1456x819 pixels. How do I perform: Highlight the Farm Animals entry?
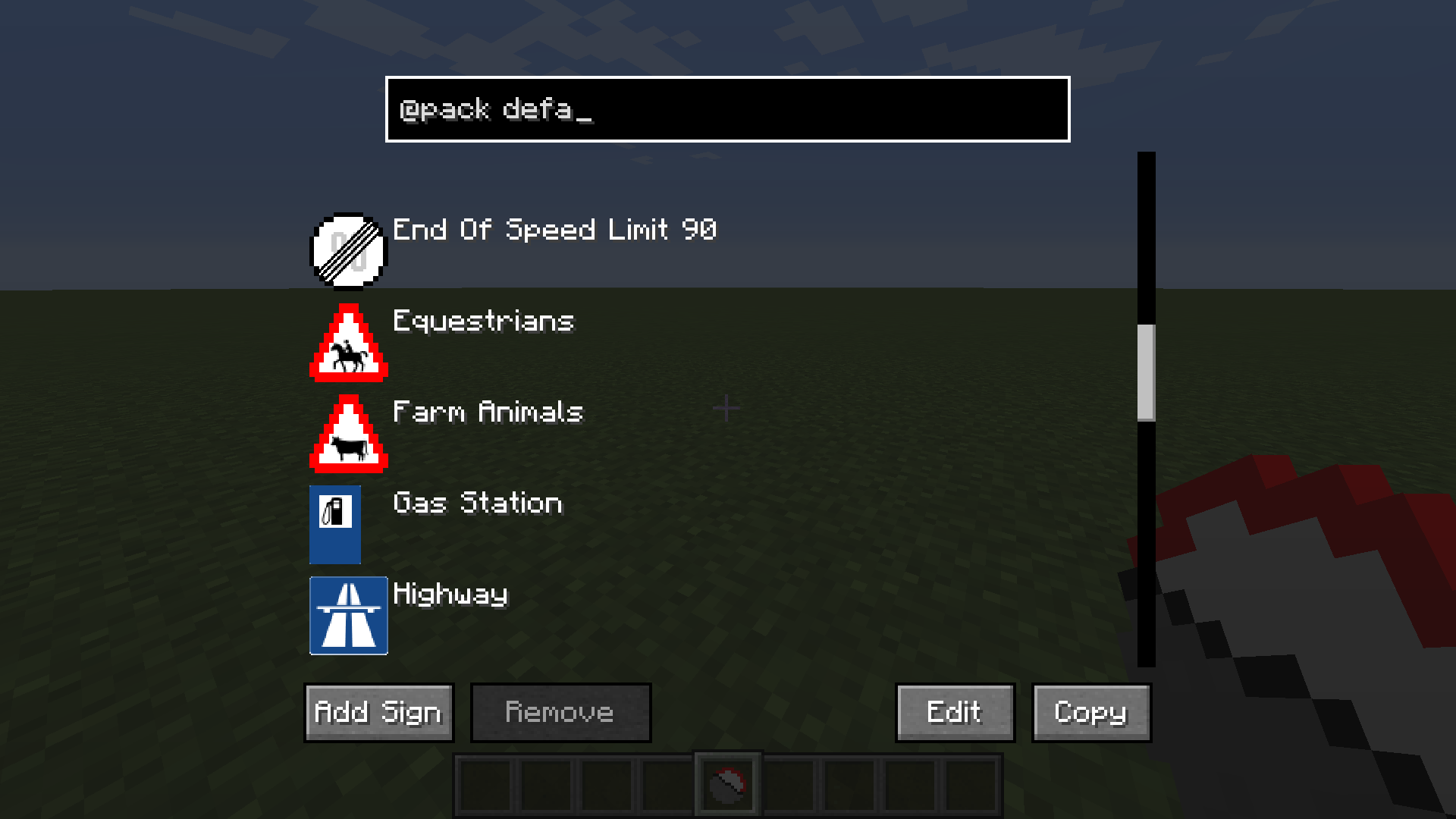pyautogui.click(x=488, y=413)
